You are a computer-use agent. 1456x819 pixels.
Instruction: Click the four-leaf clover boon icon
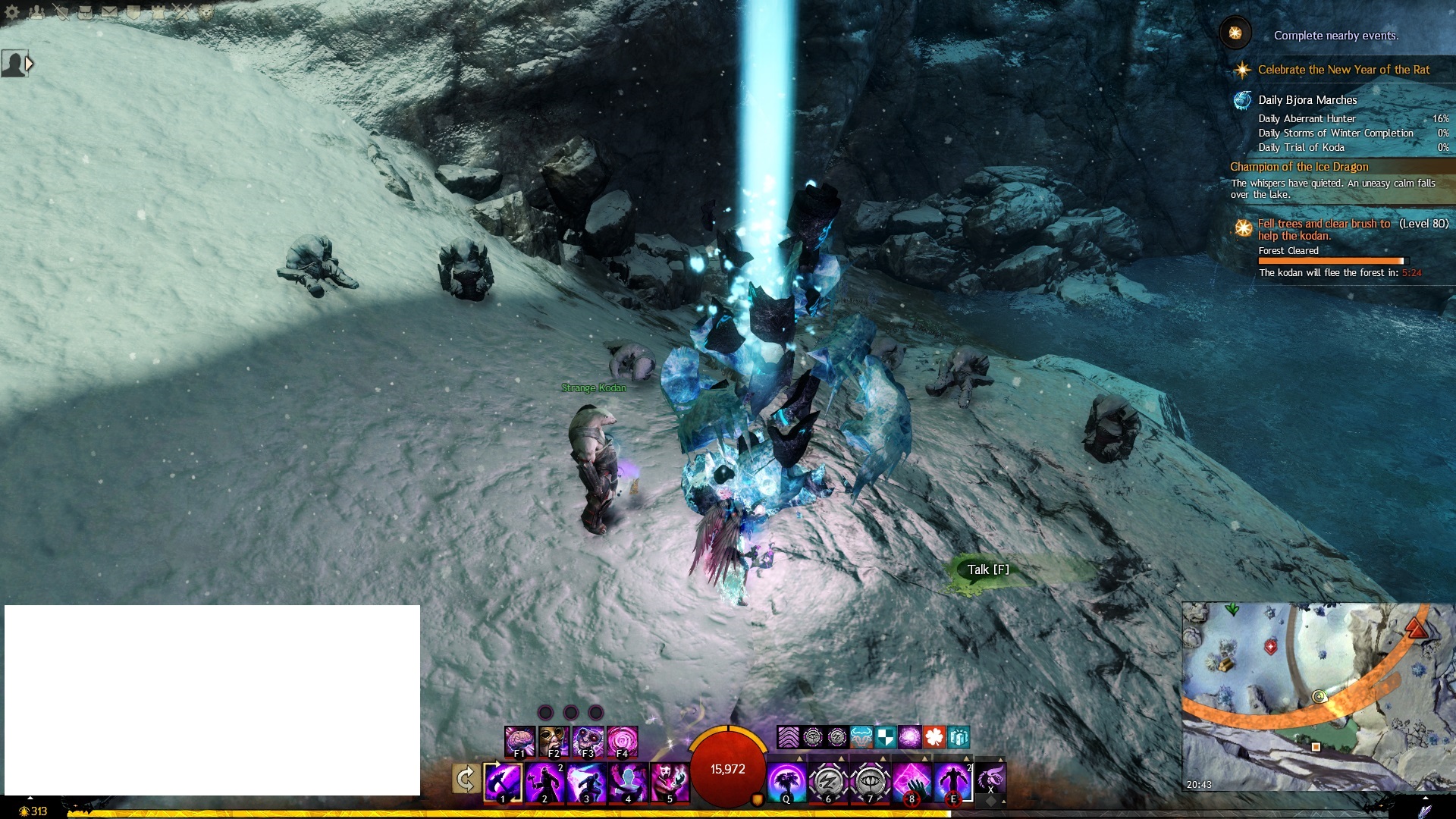[934, 736]
